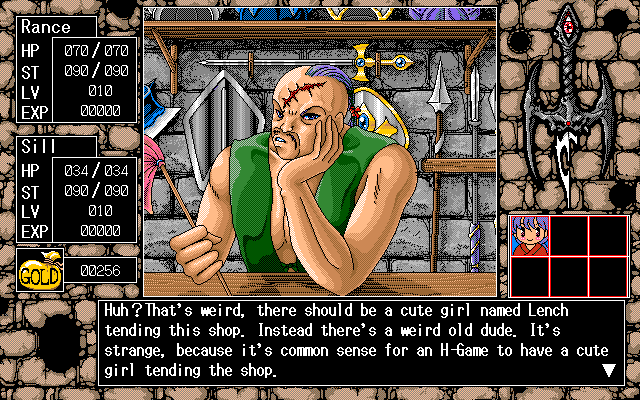This screenshot has height=400, width=640.
Task: Click the Rance party status panel
Action: click(77, 68)
